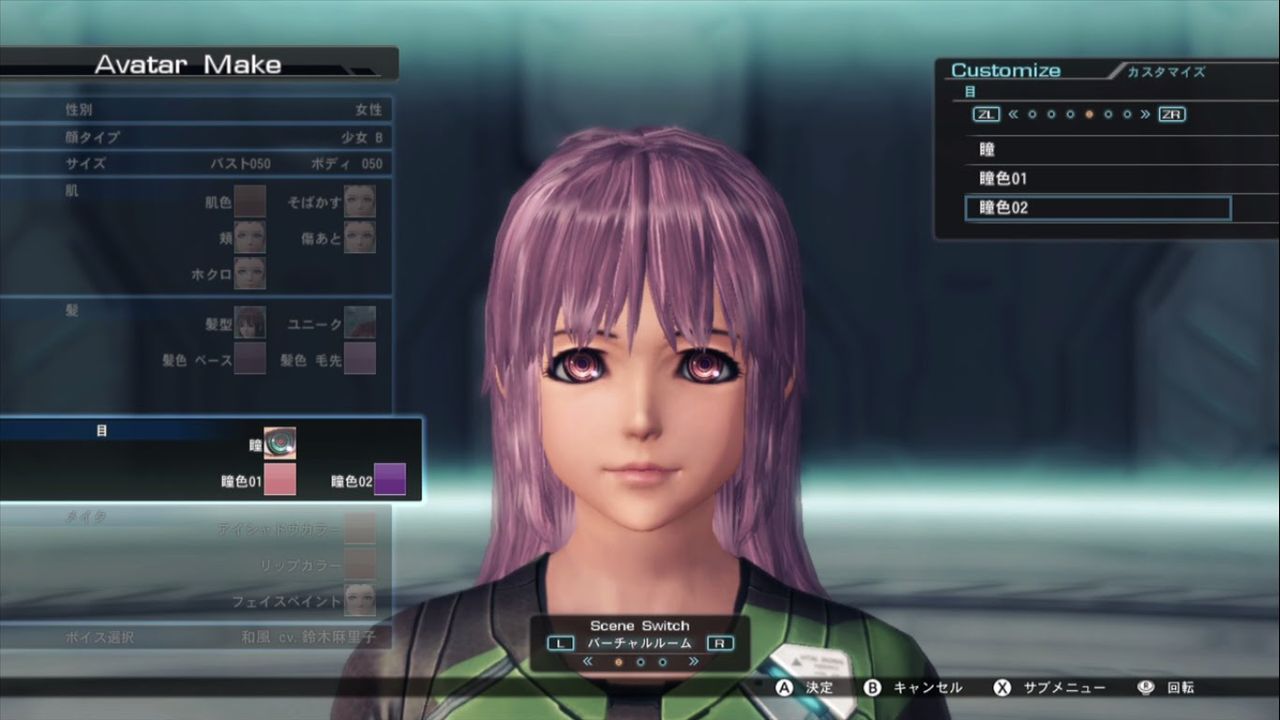Image resolution: width=1280 pixels, height=720 pixels.
Task: Click the そばかす freckles face icon
Action: 360,200
